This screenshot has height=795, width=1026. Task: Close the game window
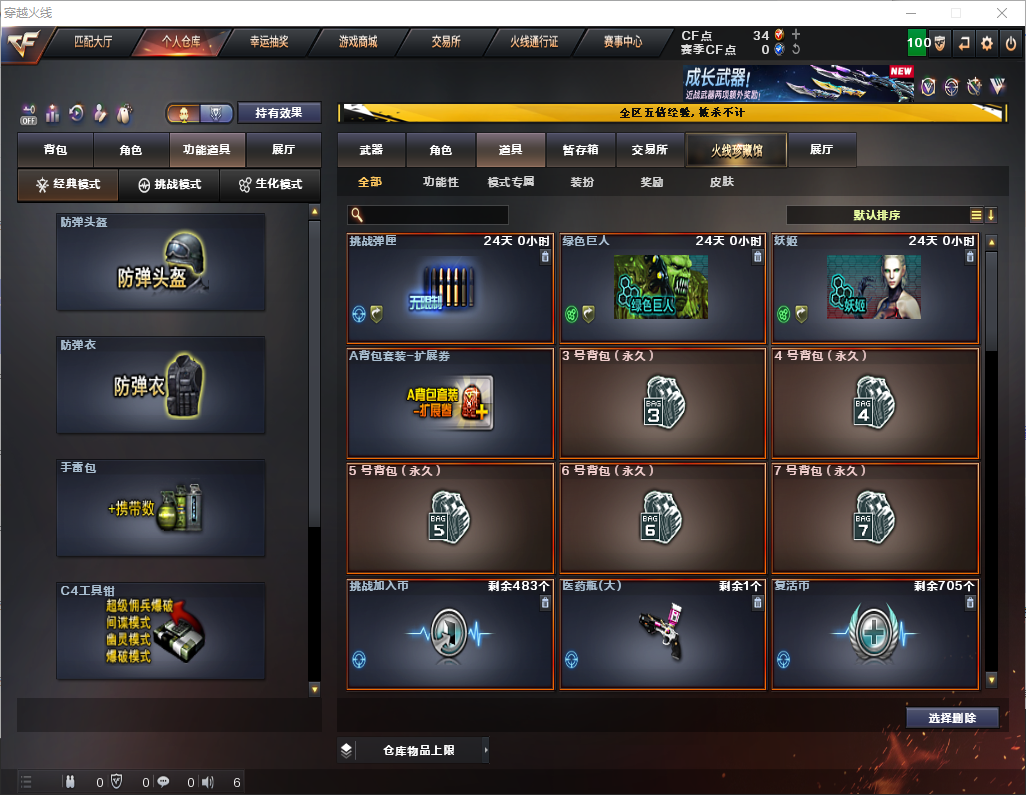point(1001,12)
